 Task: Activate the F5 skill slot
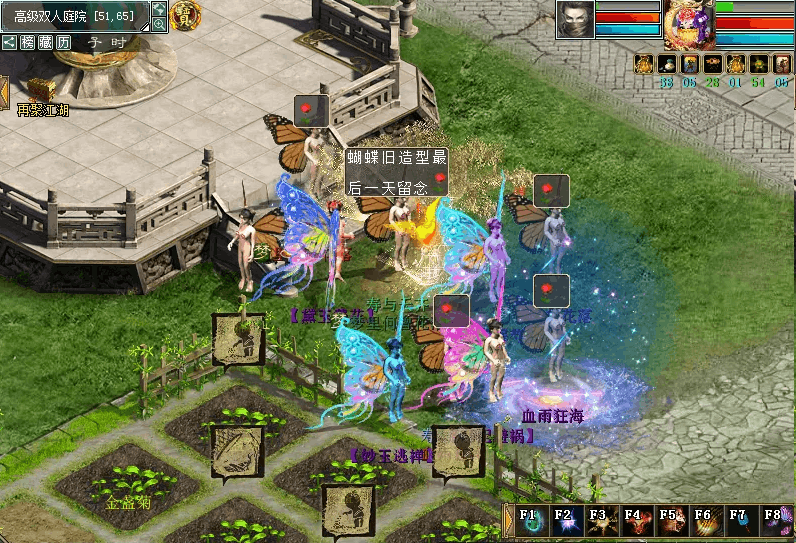coord(669,523)
